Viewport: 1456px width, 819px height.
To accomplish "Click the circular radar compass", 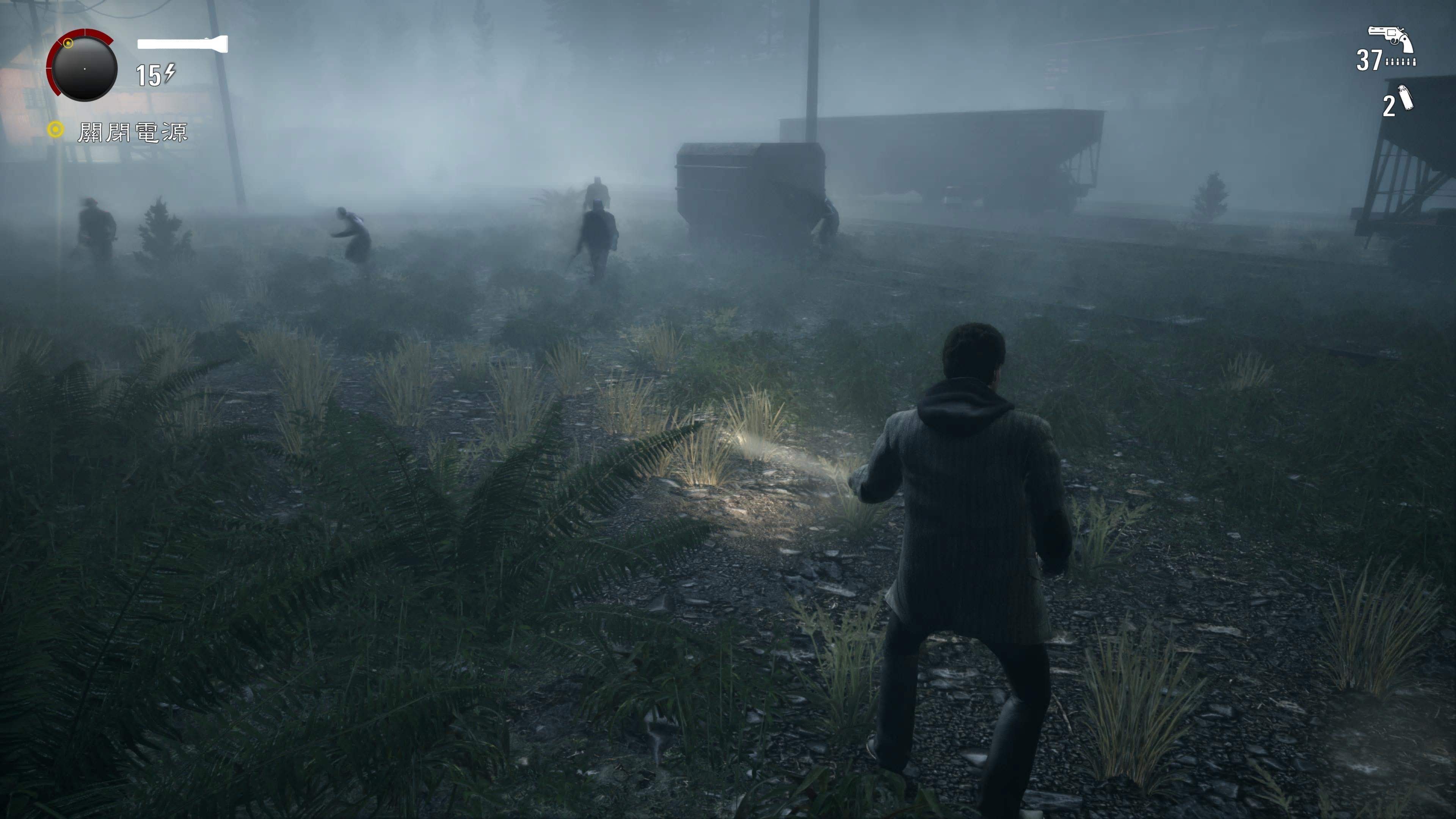I will pyautogui.click(x=84, y=68).
